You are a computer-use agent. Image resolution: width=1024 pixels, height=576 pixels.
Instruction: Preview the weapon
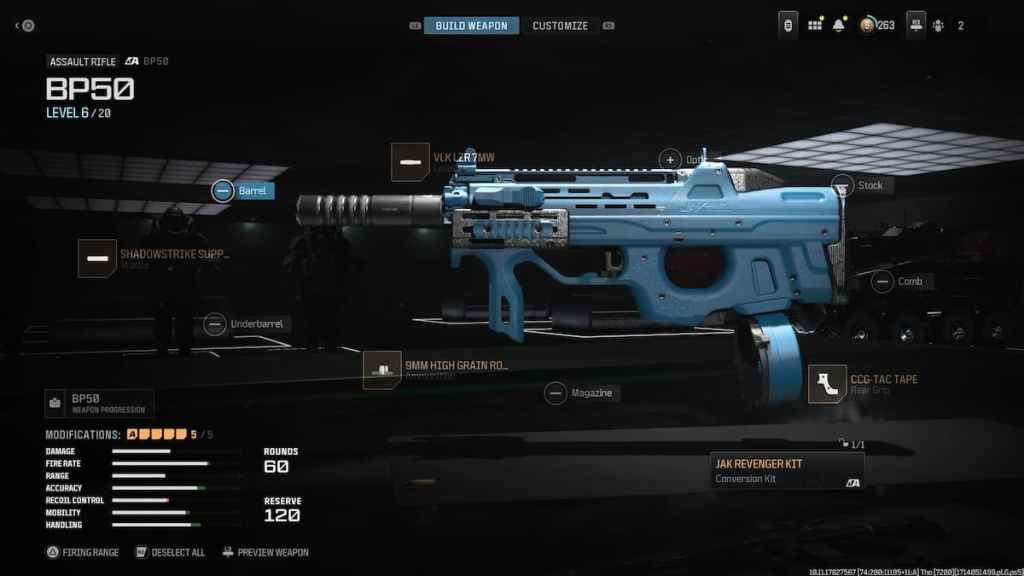point(265,552)
